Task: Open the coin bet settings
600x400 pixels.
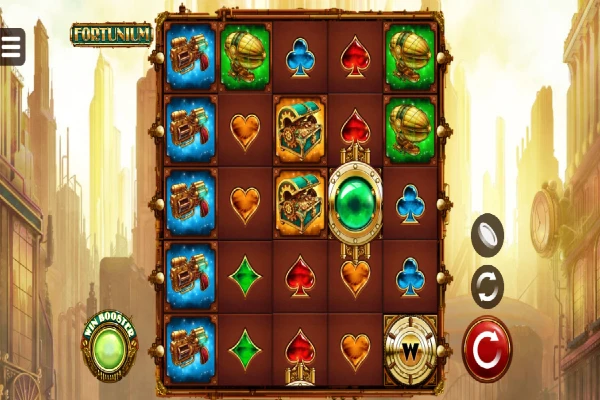Action: click(x=487, y=234)
